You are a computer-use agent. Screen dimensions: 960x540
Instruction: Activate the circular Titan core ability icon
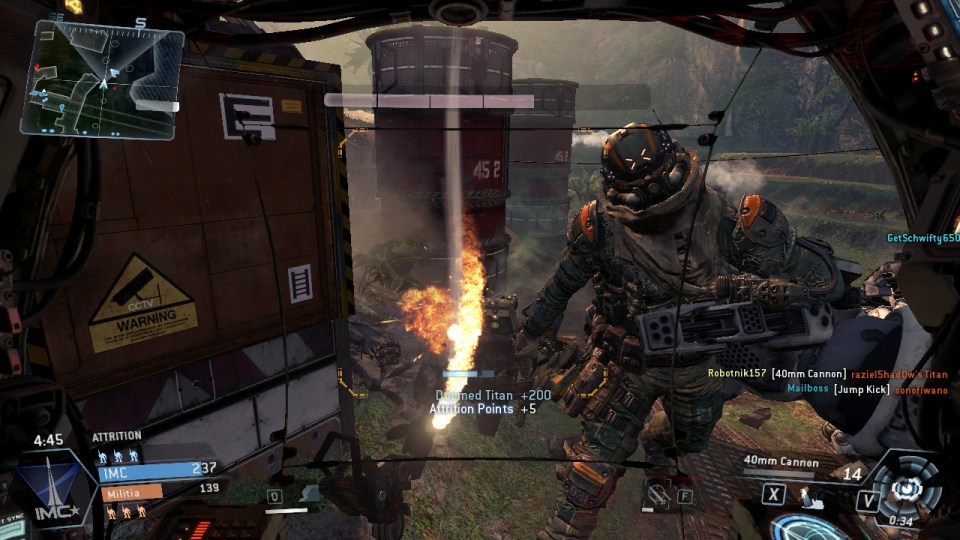tap(907, 487)
